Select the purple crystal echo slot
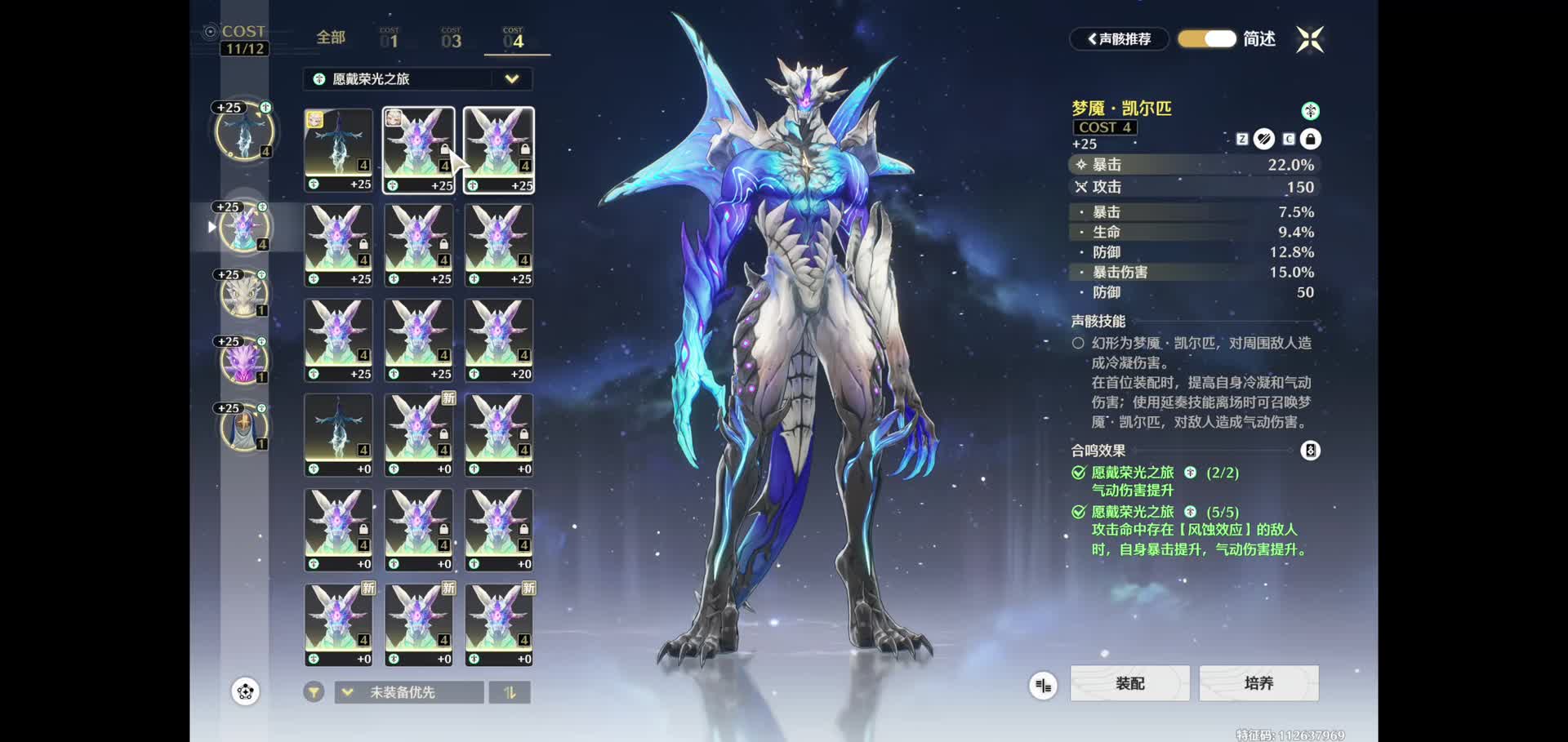1568x742 pixels. (x=243, y=361)
